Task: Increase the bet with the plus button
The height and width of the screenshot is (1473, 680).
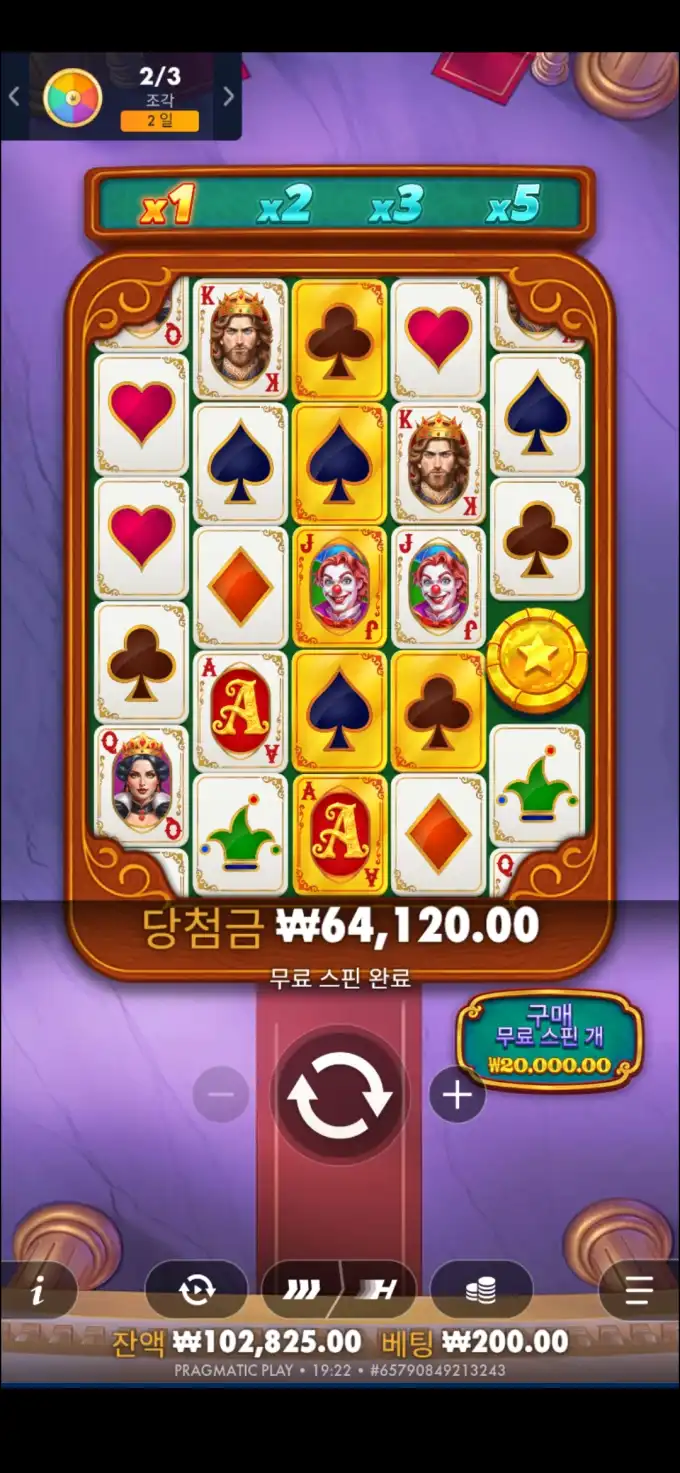Action: [457, 1095]
